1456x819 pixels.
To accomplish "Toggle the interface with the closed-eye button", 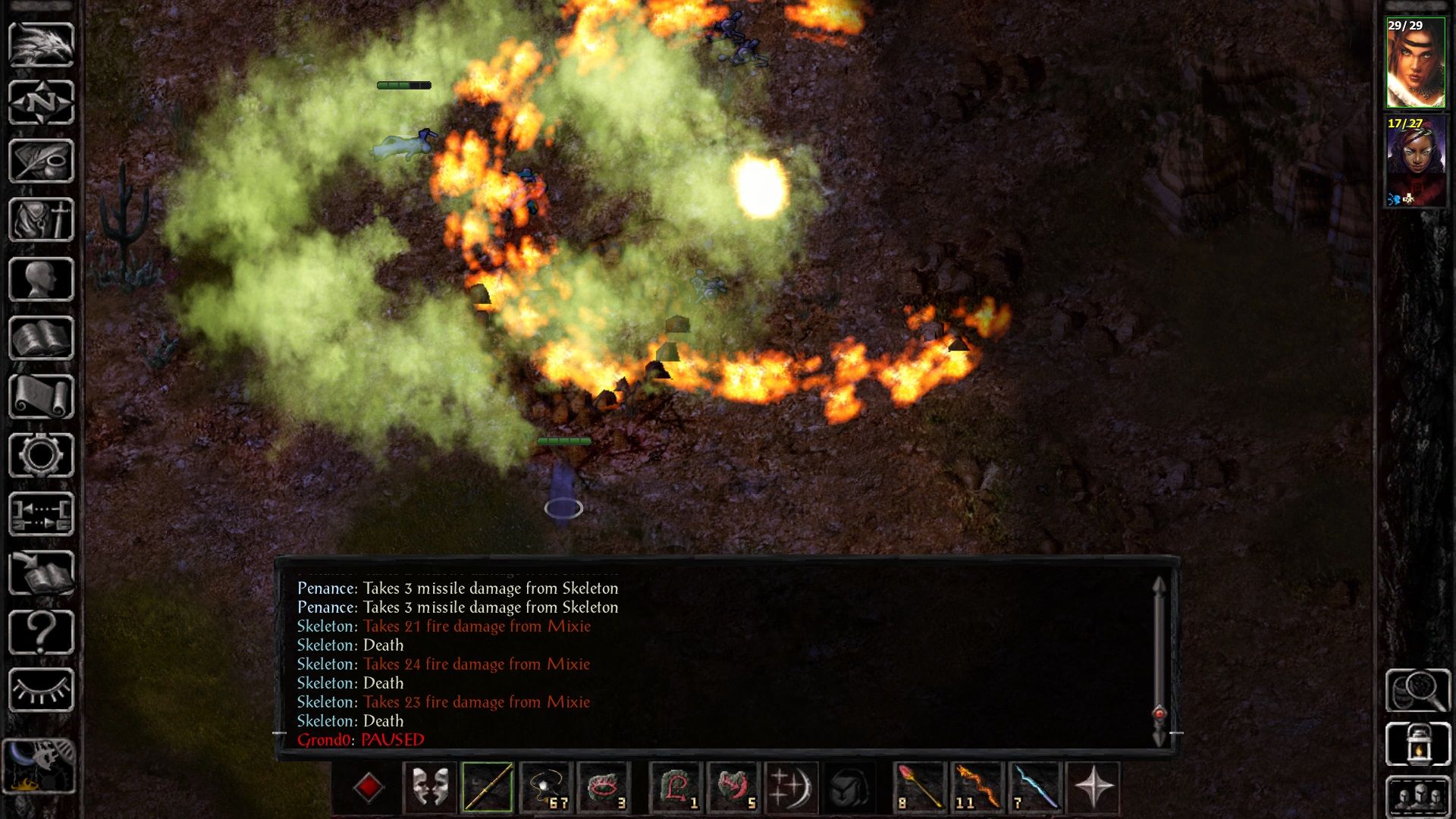I will 41,690.
